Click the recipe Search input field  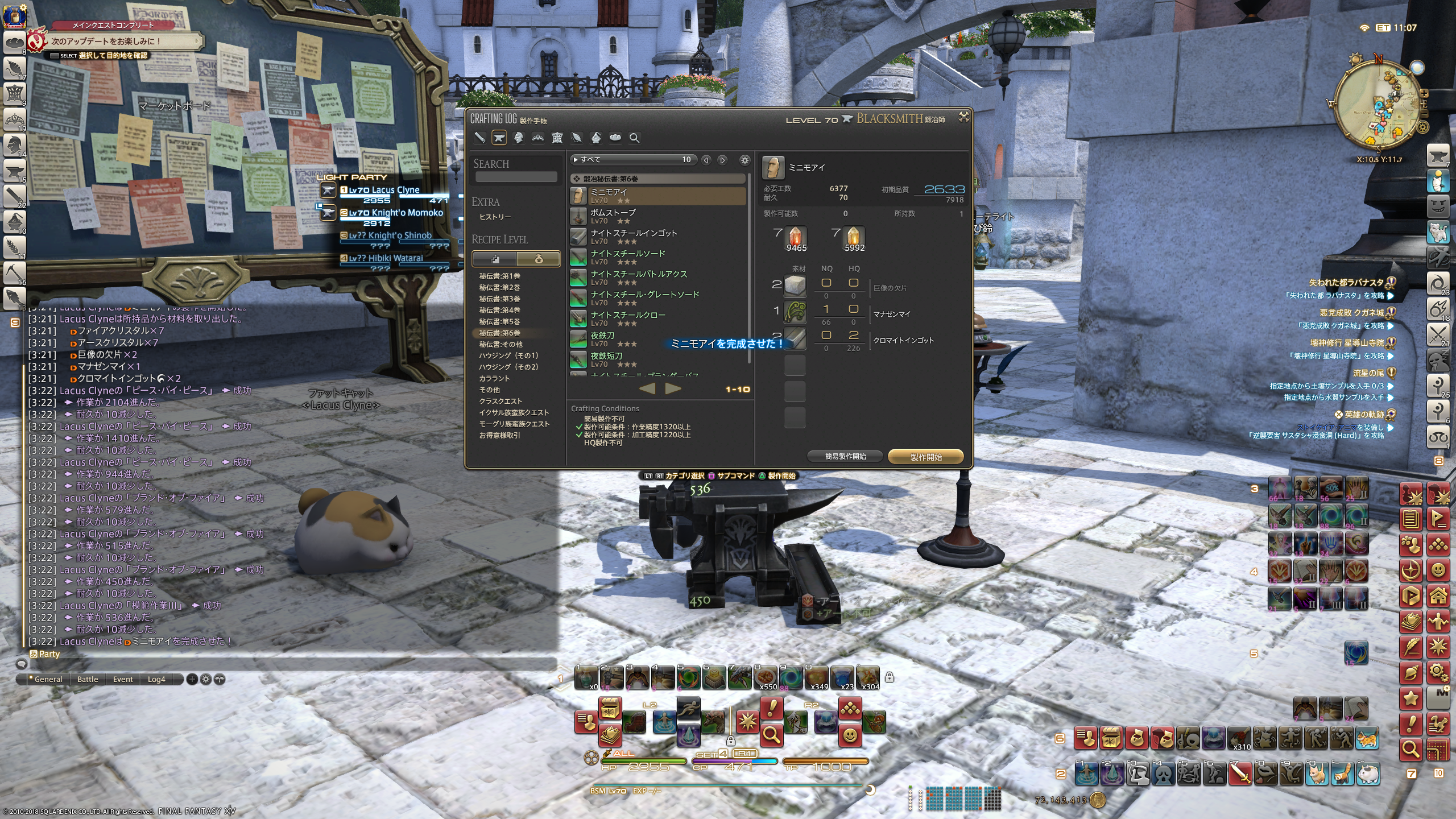tap(516, 177)
